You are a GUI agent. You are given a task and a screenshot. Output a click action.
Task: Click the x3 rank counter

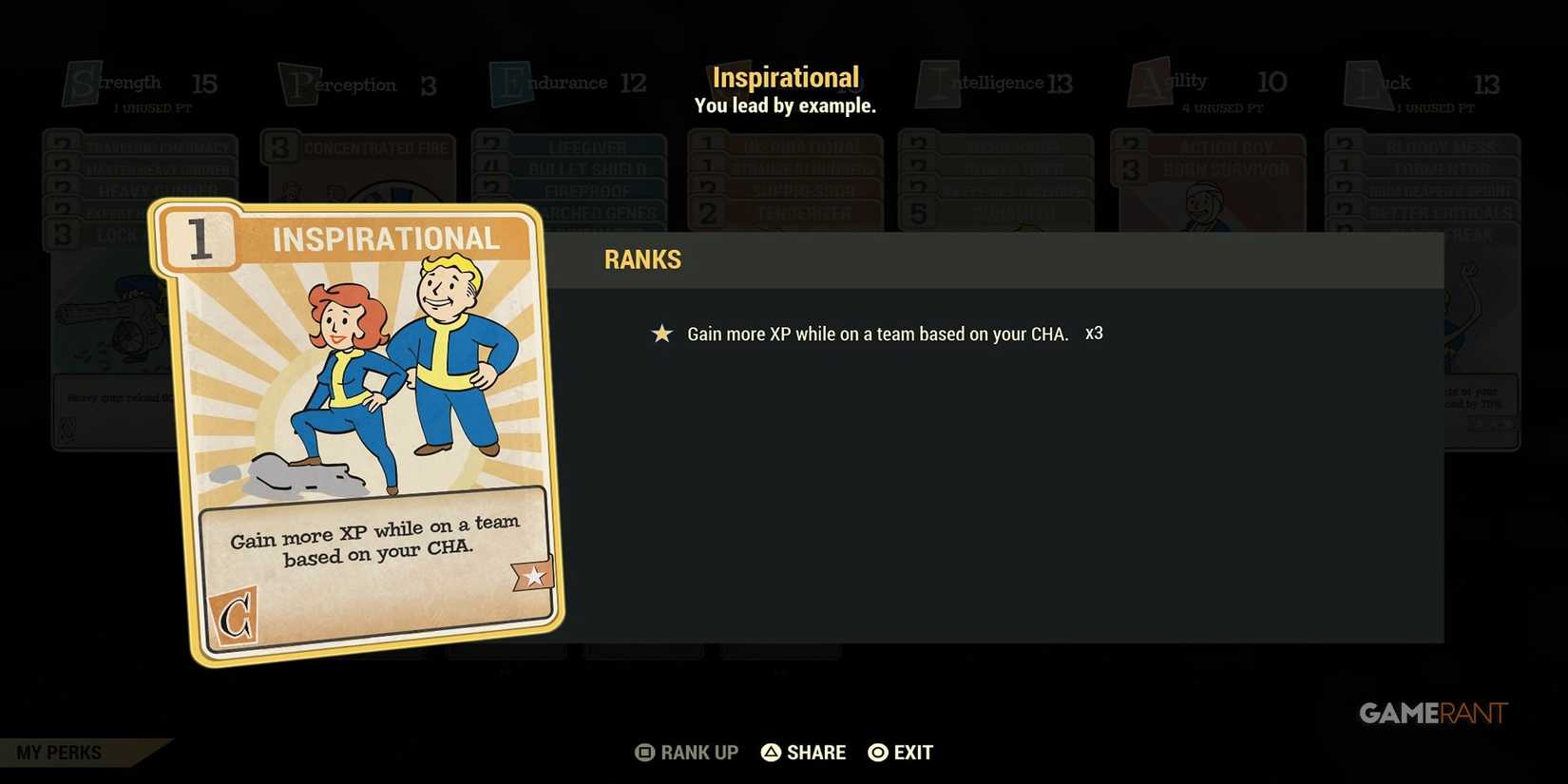point(1094,334)
